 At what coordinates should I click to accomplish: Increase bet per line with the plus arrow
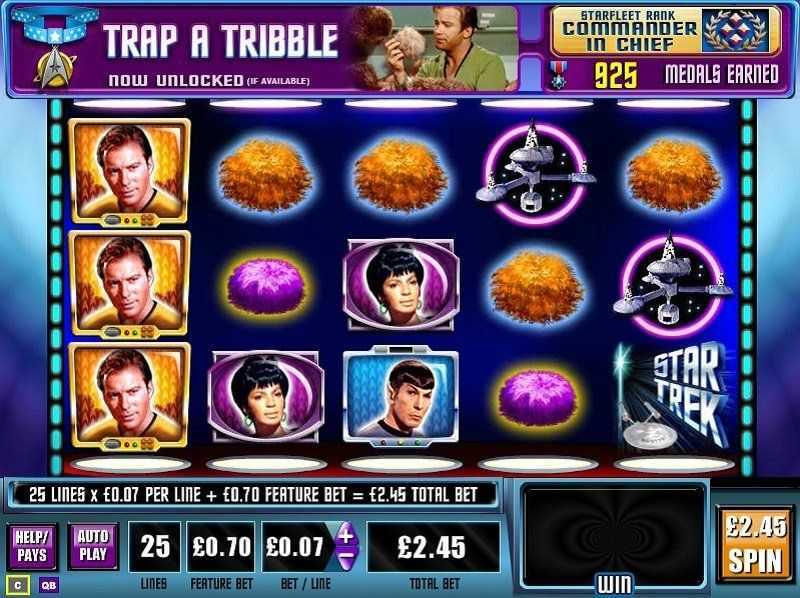(346, 534)
